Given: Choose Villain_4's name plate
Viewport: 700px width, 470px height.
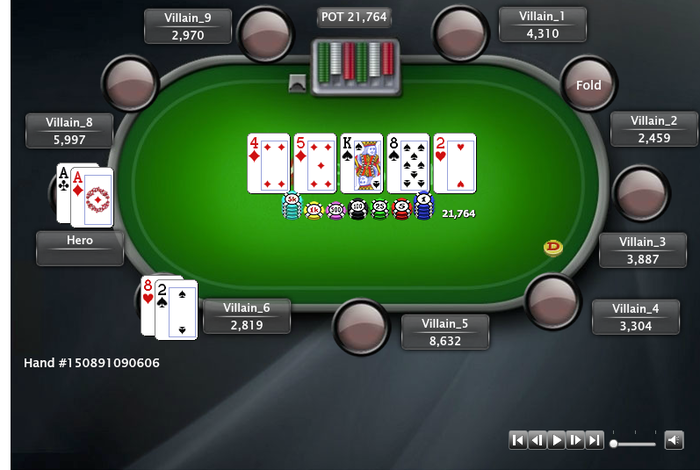Looking at the screenshot, I should (x=636, y=317).
